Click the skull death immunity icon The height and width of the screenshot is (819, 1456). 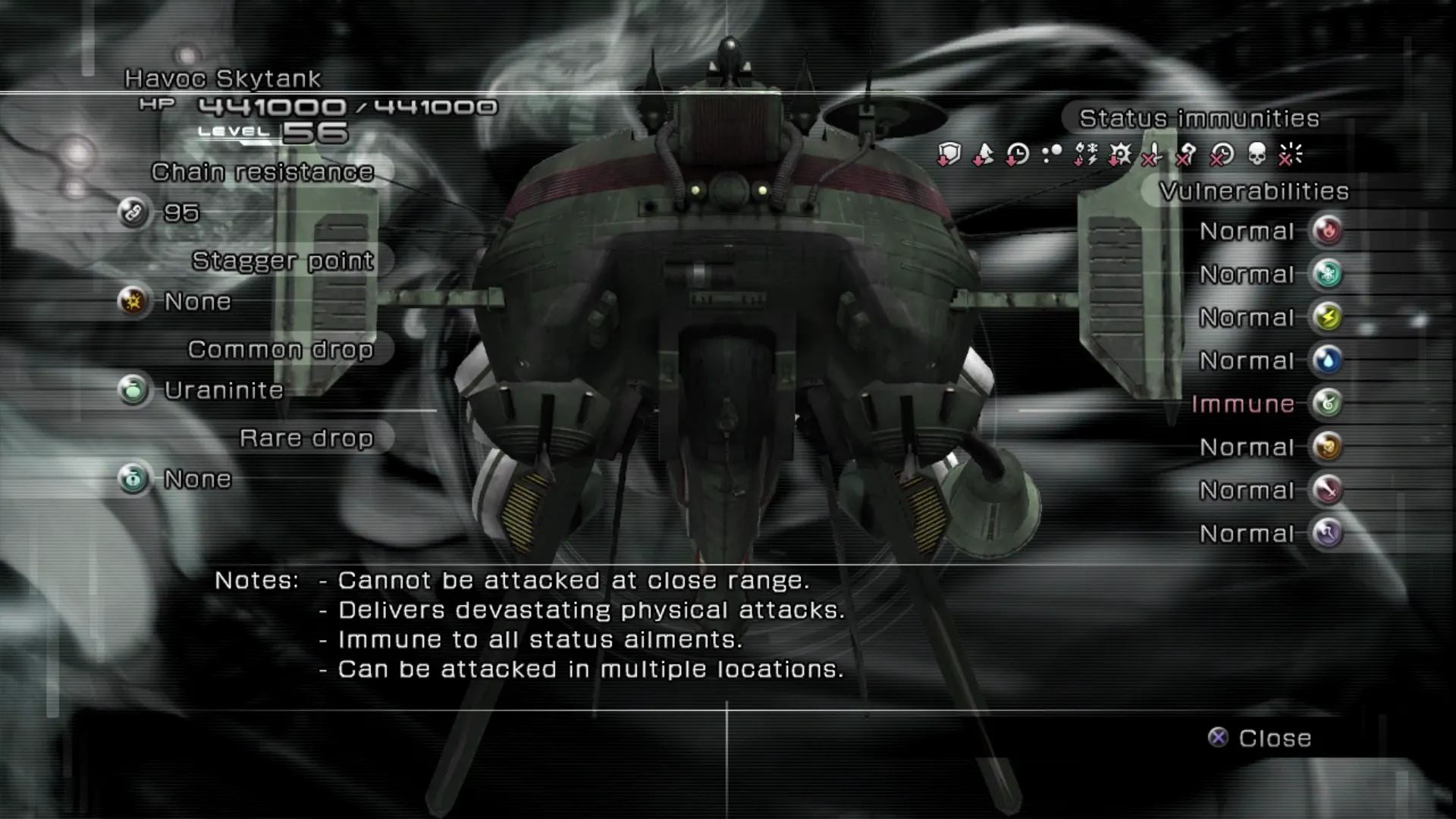pyautogui.click(x=1257, y=155)
